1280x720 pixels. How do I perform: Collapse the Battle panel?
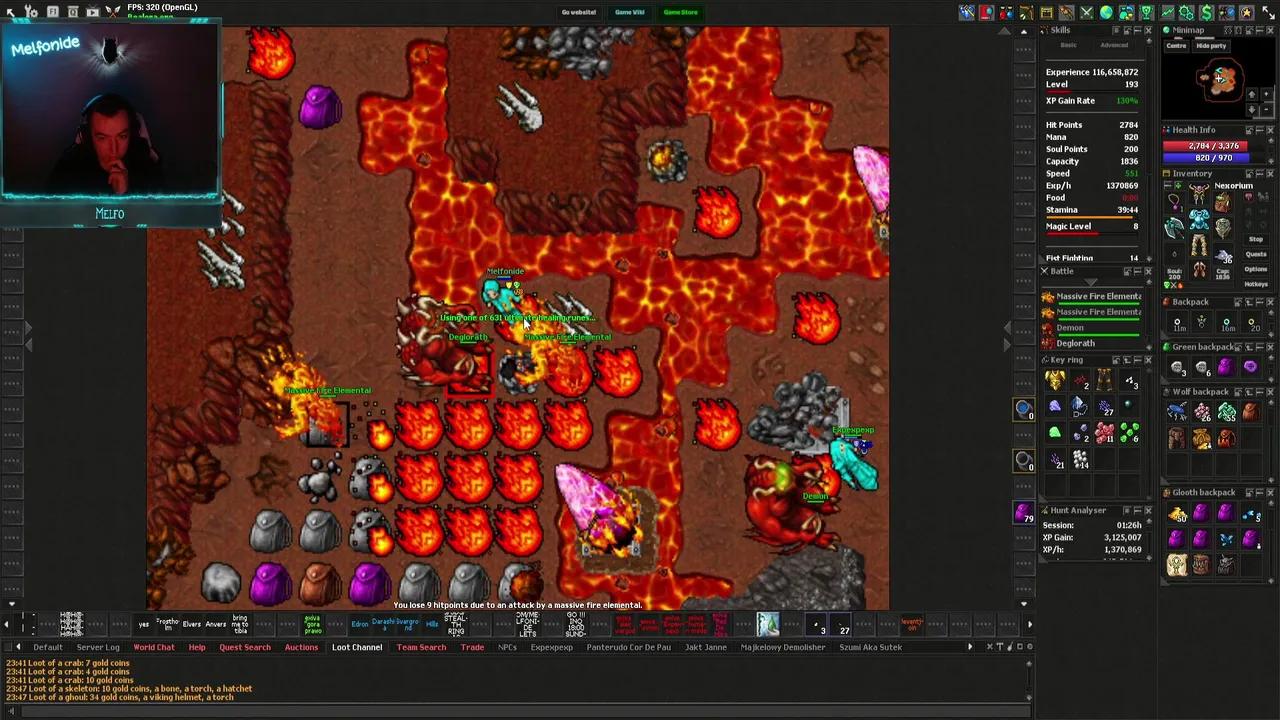pos(1136,271)
